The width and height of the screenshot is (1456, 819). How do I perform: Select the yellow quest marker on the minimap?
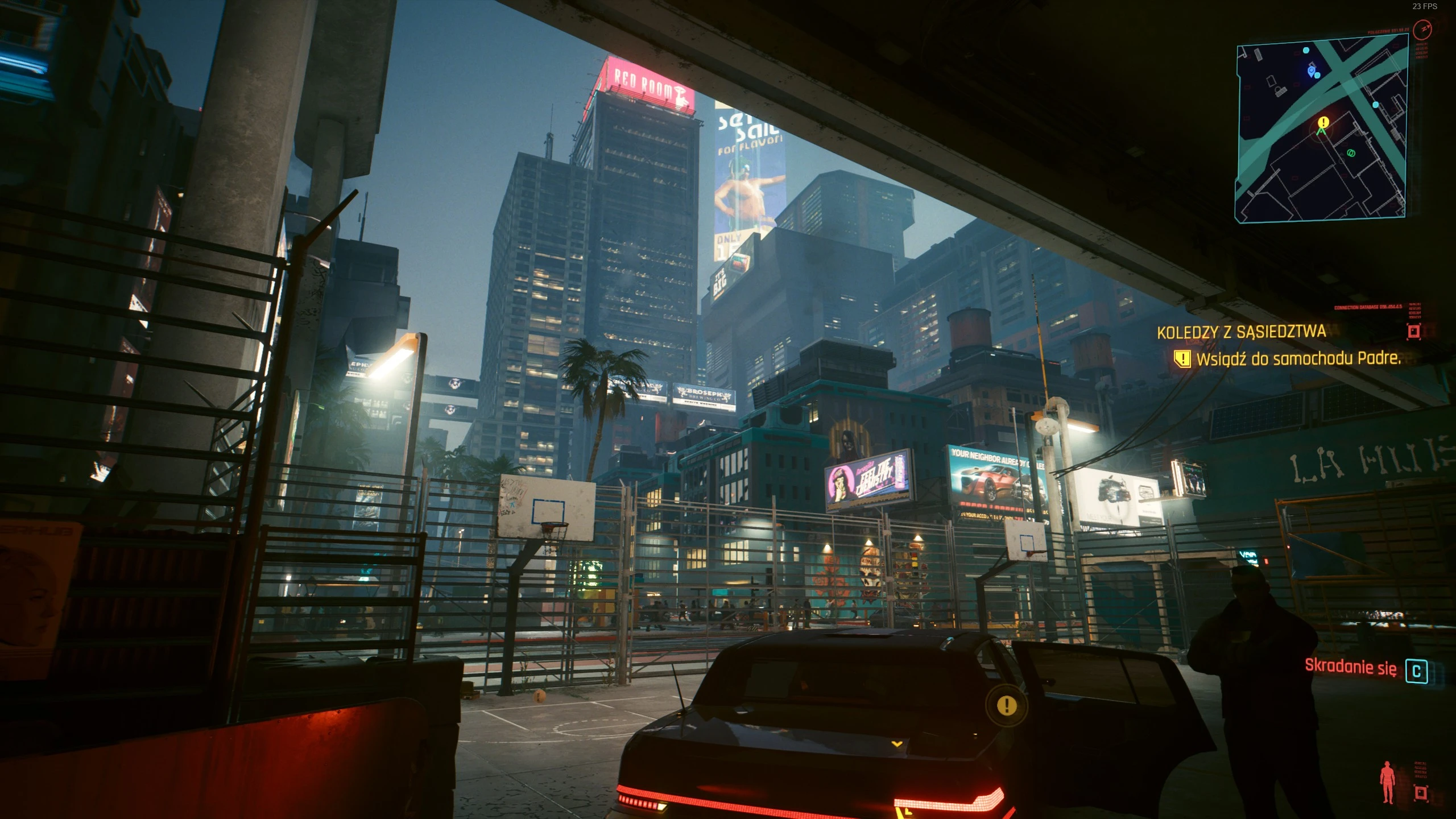(x=1323, y=122)
